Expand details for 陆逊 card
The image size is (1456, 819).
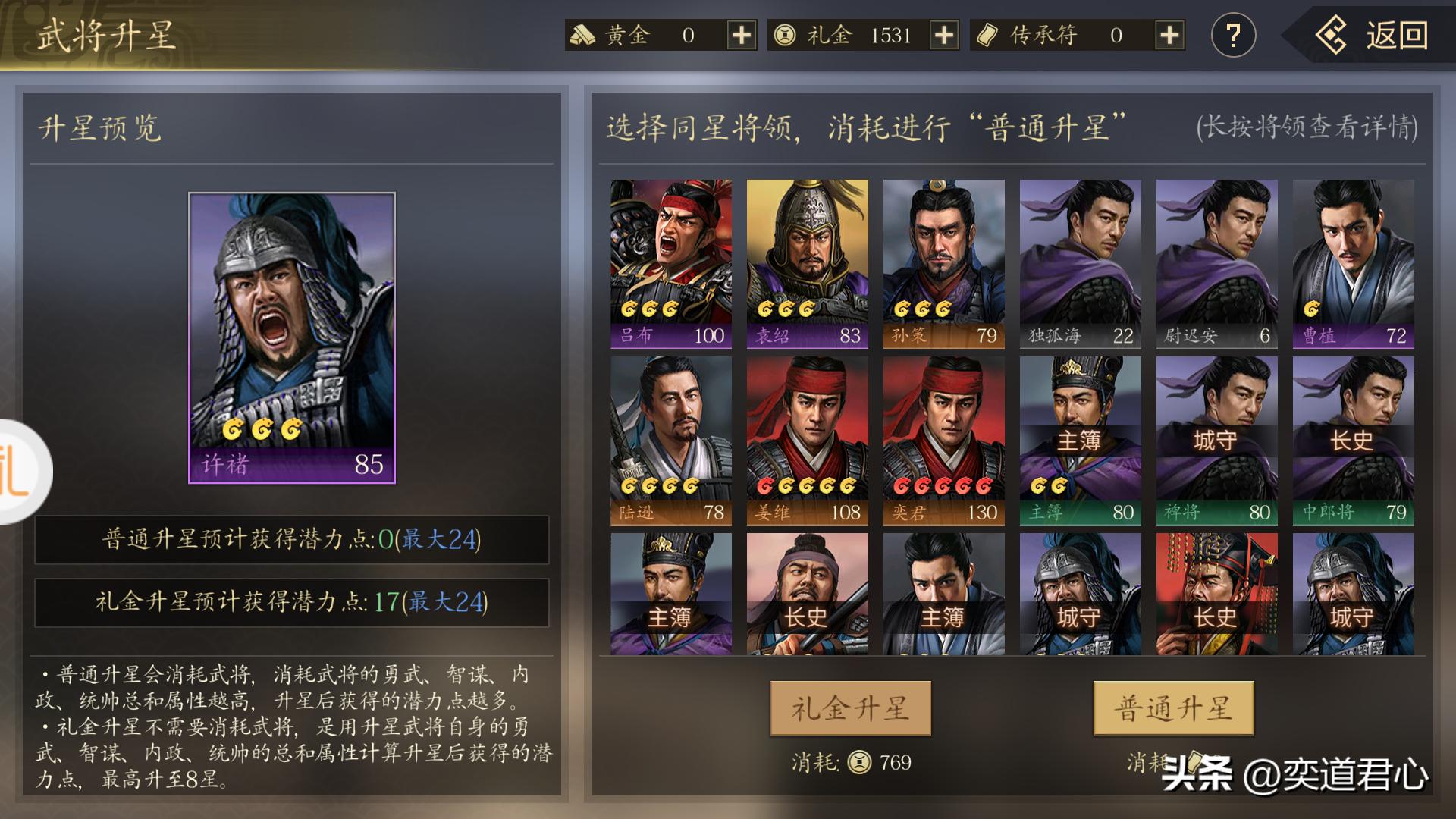tap(670, 440)
